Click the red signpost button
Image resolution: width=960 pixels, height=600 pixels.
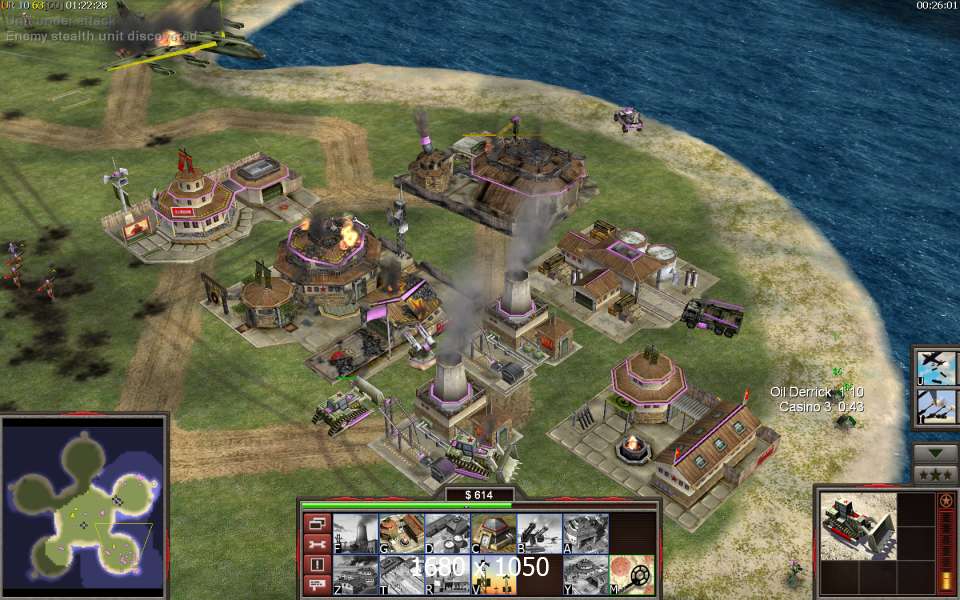(x=317, y=584)
